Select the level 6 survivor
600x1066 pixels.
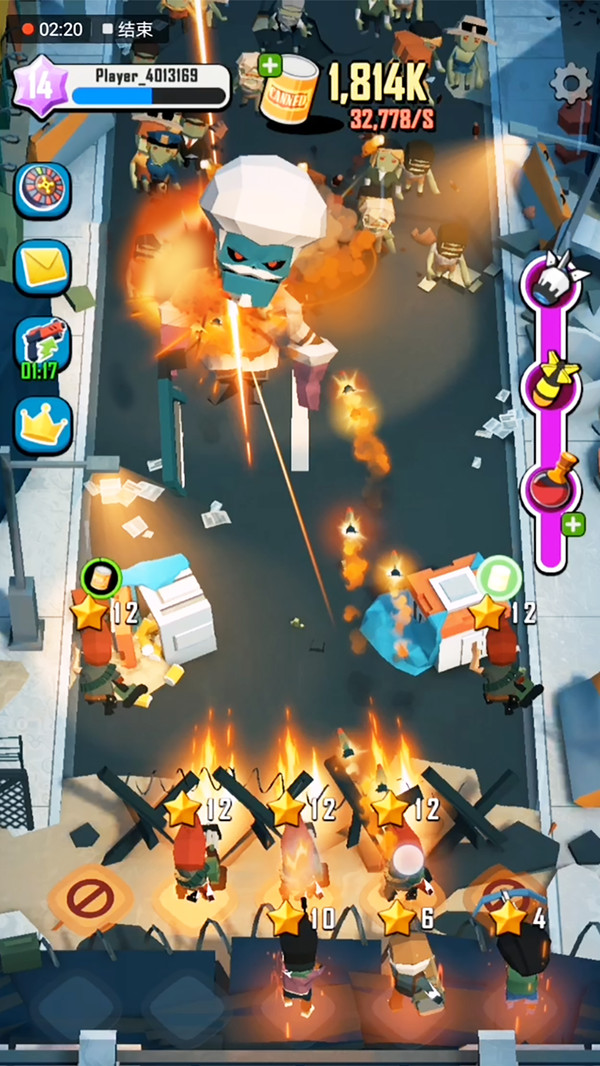click(x=405, y=955)
